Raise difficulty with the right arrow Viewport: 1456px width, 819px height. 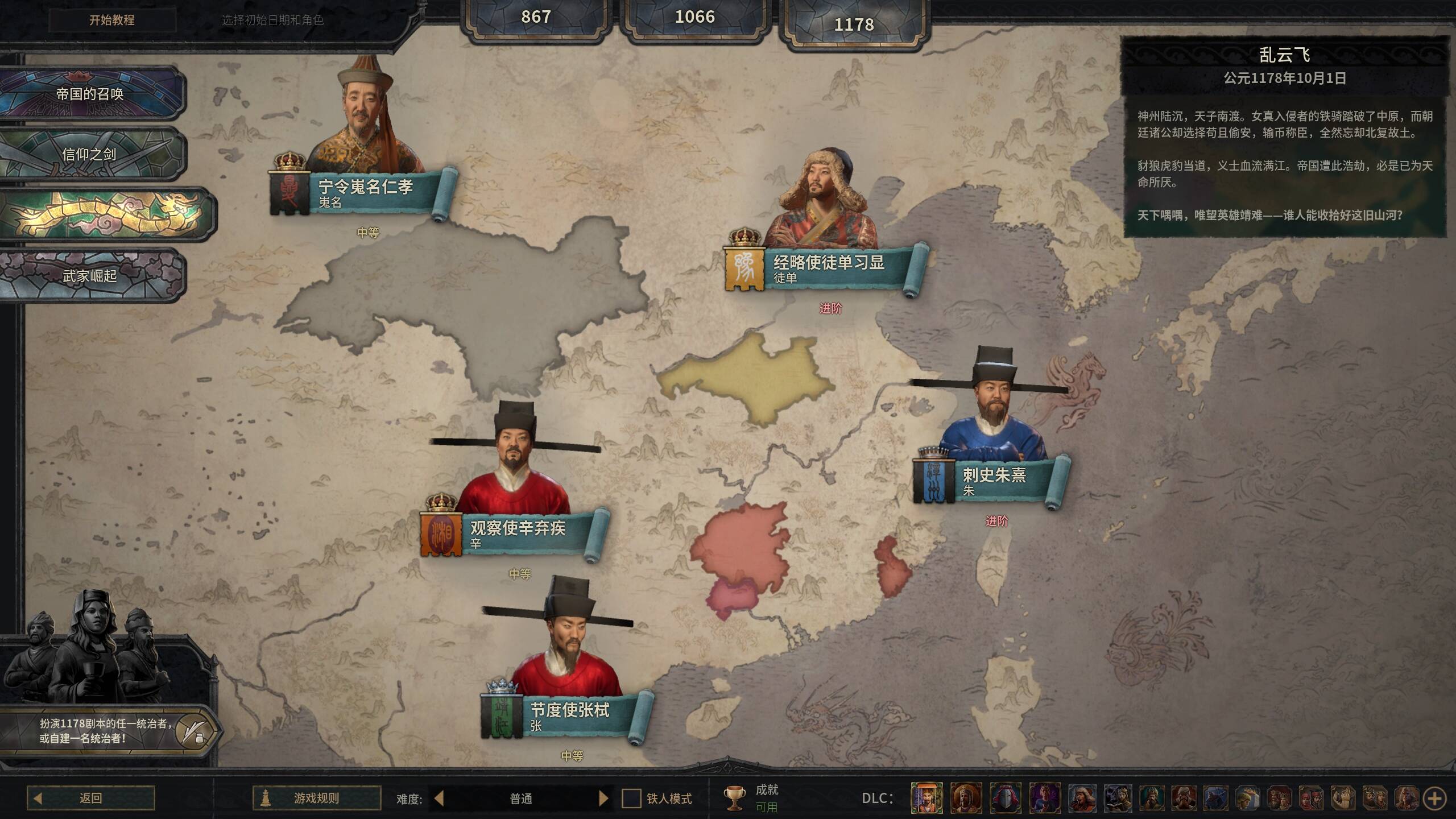point(603,799)
